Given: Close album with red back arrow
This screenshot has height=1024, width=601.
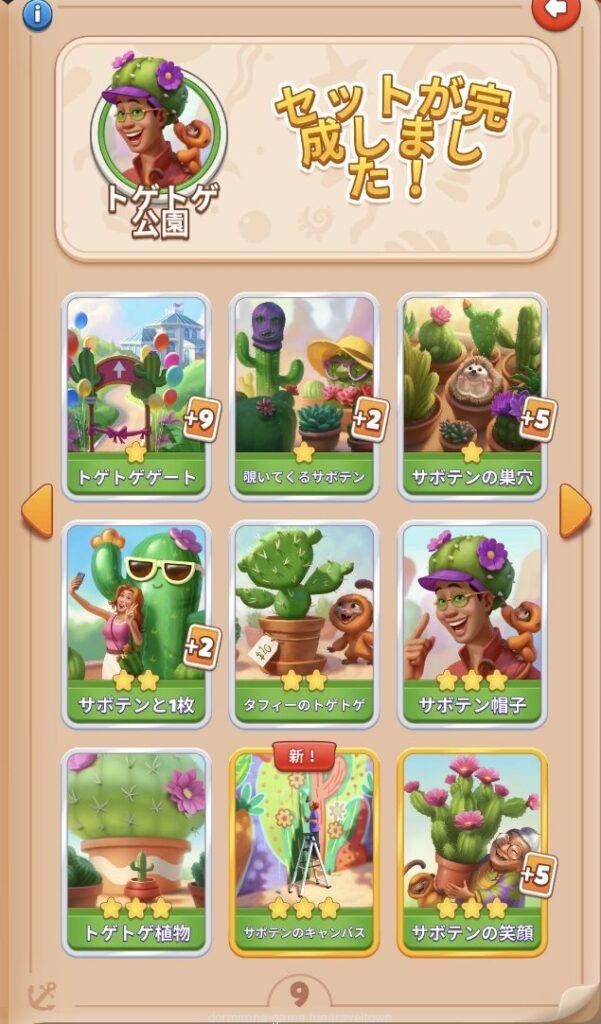Looking at the screenshot, I should [x=555, y=11].
